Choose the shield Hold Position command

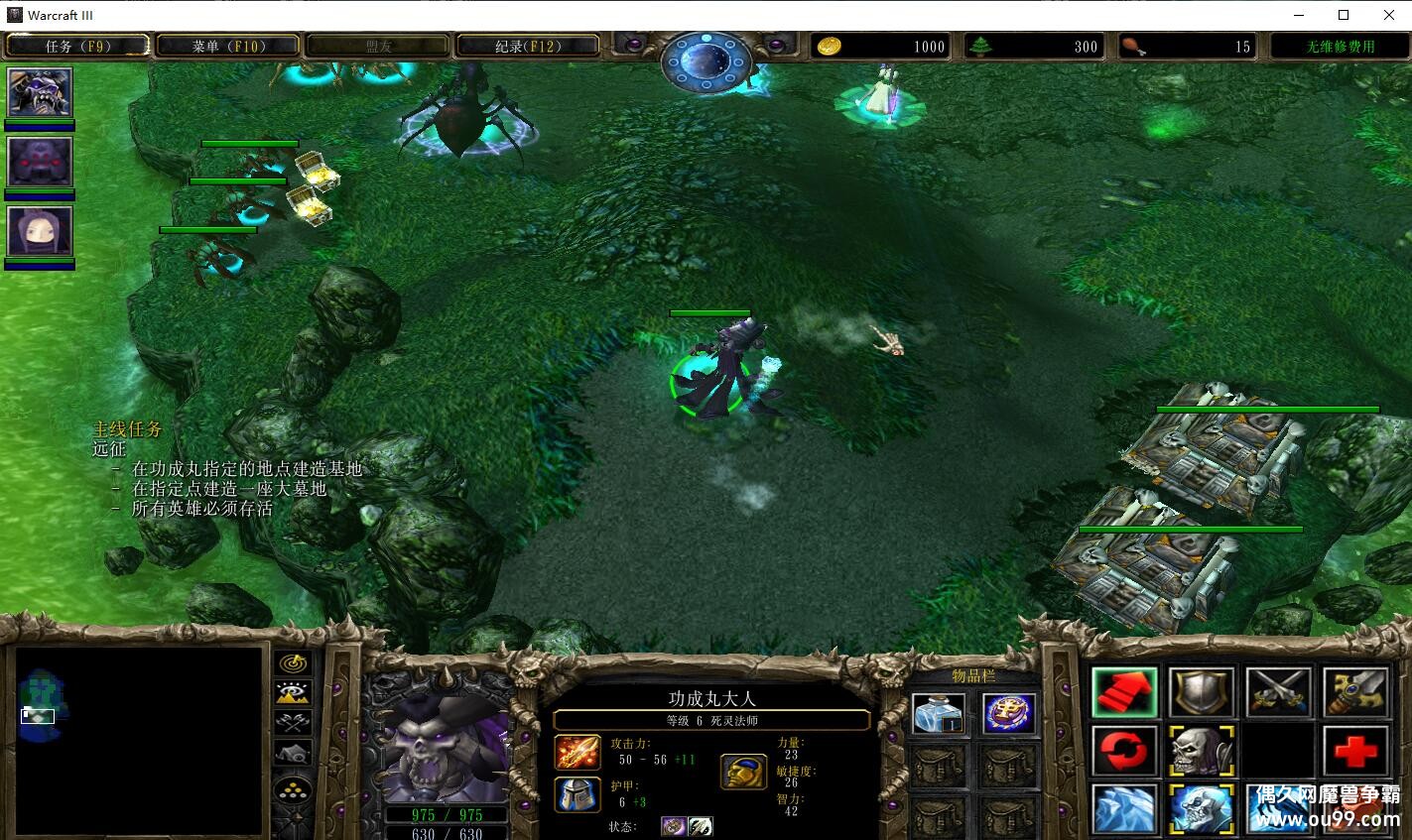[x=1202, y=691]
